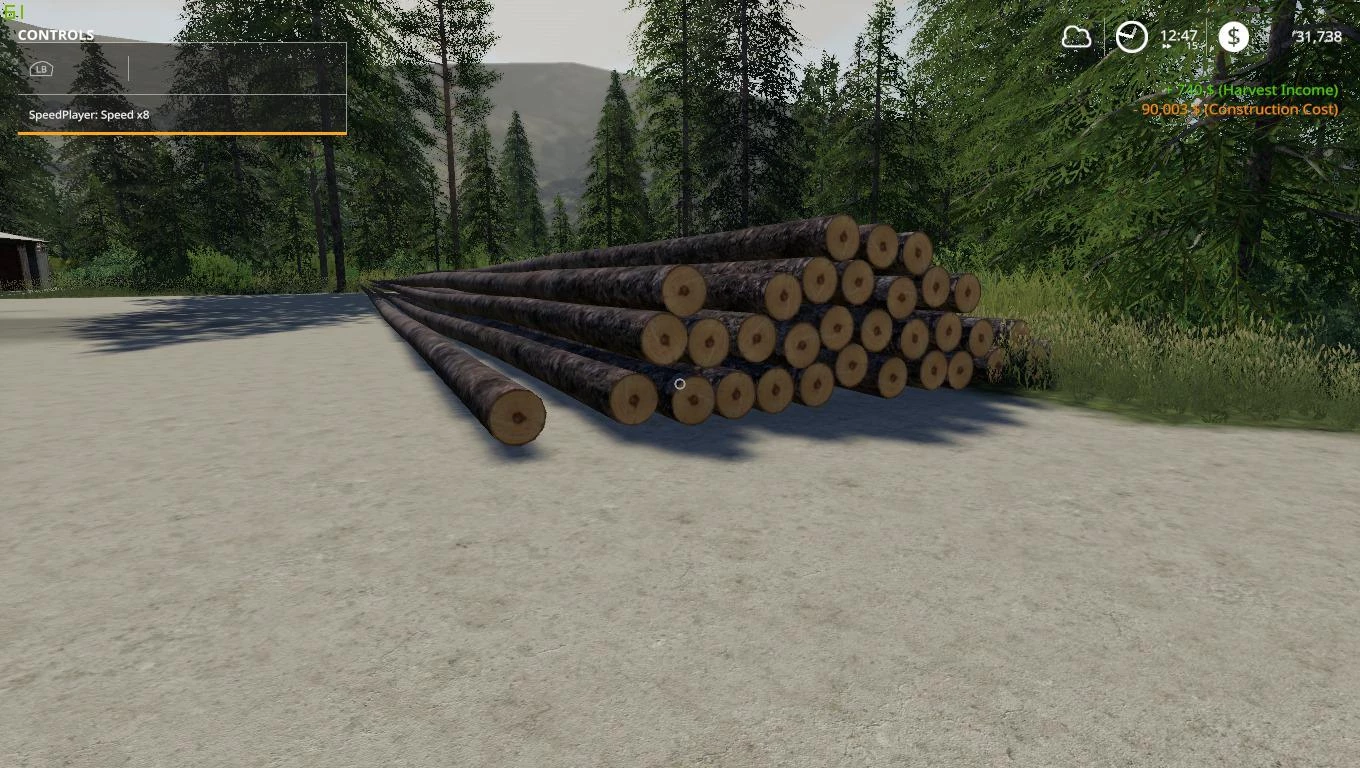
Task: Click the fast-forward arrows under the time
Action: click(1168, 48)
